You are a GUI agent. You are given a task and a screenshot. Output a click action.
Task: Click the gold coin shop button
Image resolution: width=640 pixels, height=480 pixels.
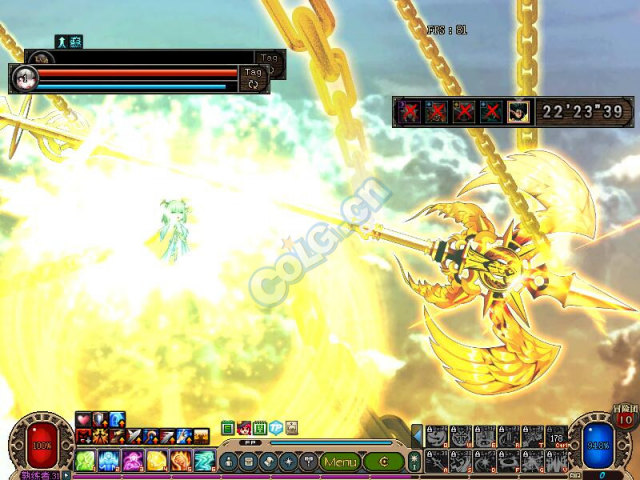tap(383, 462)
